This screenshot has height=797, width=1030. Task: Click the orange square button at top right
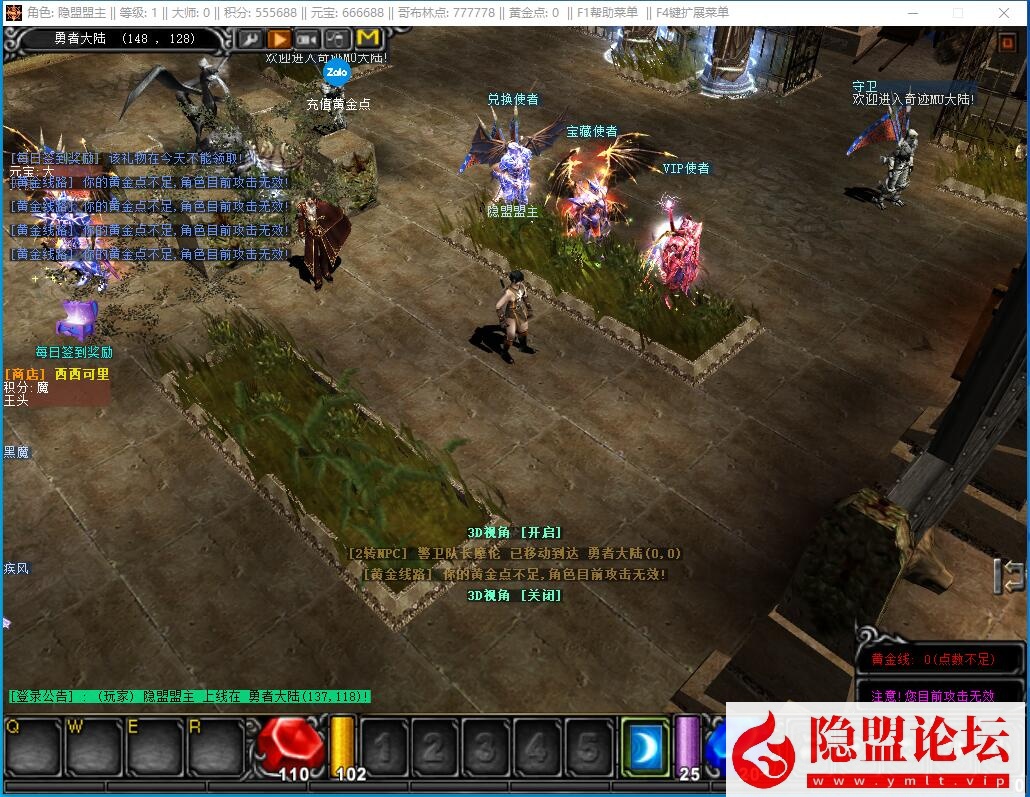pos(1008,43)
